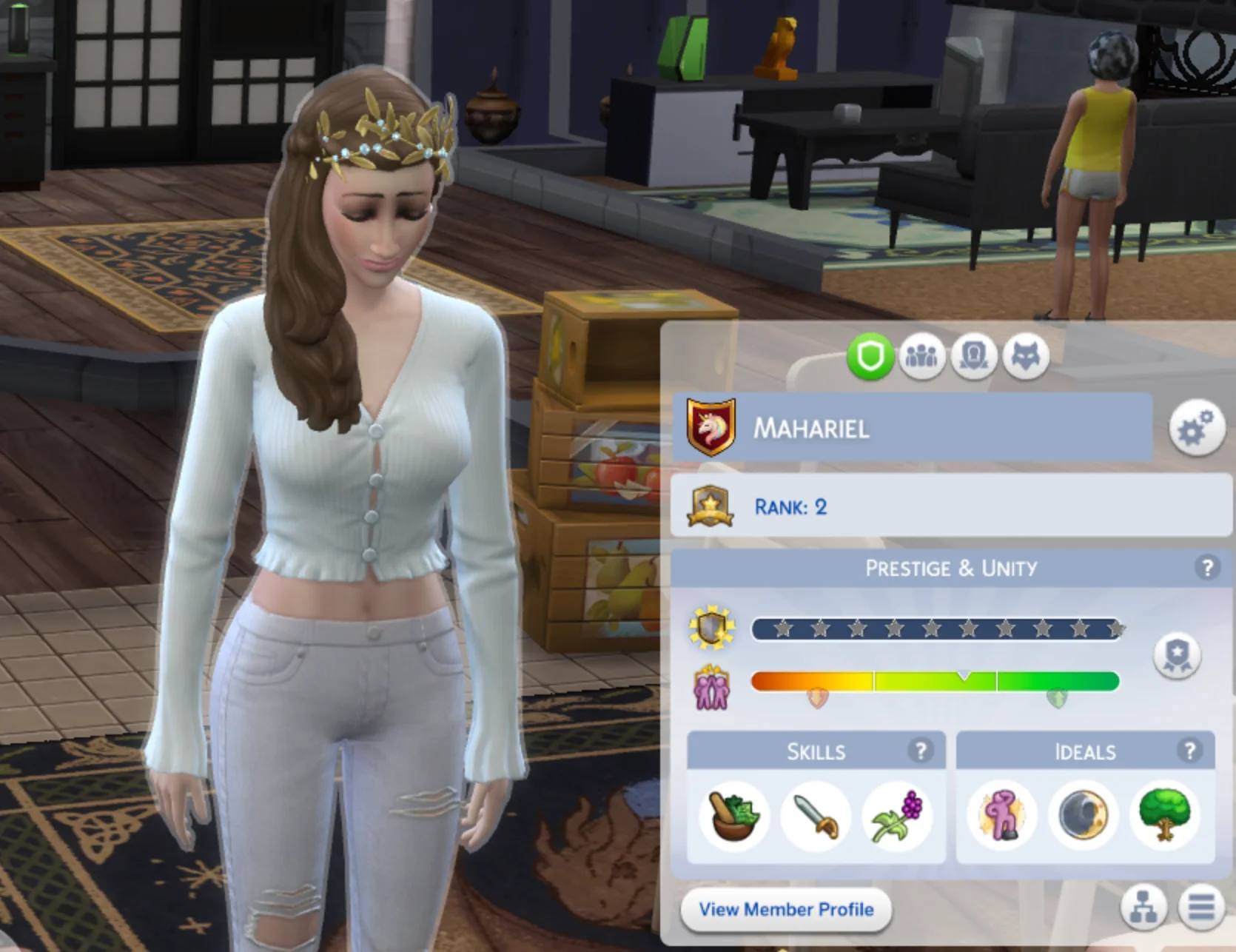The width and height of the screenshot is (1236, 952).
Task: Show help for the Ideals section
Action: tap(1190, 751)
